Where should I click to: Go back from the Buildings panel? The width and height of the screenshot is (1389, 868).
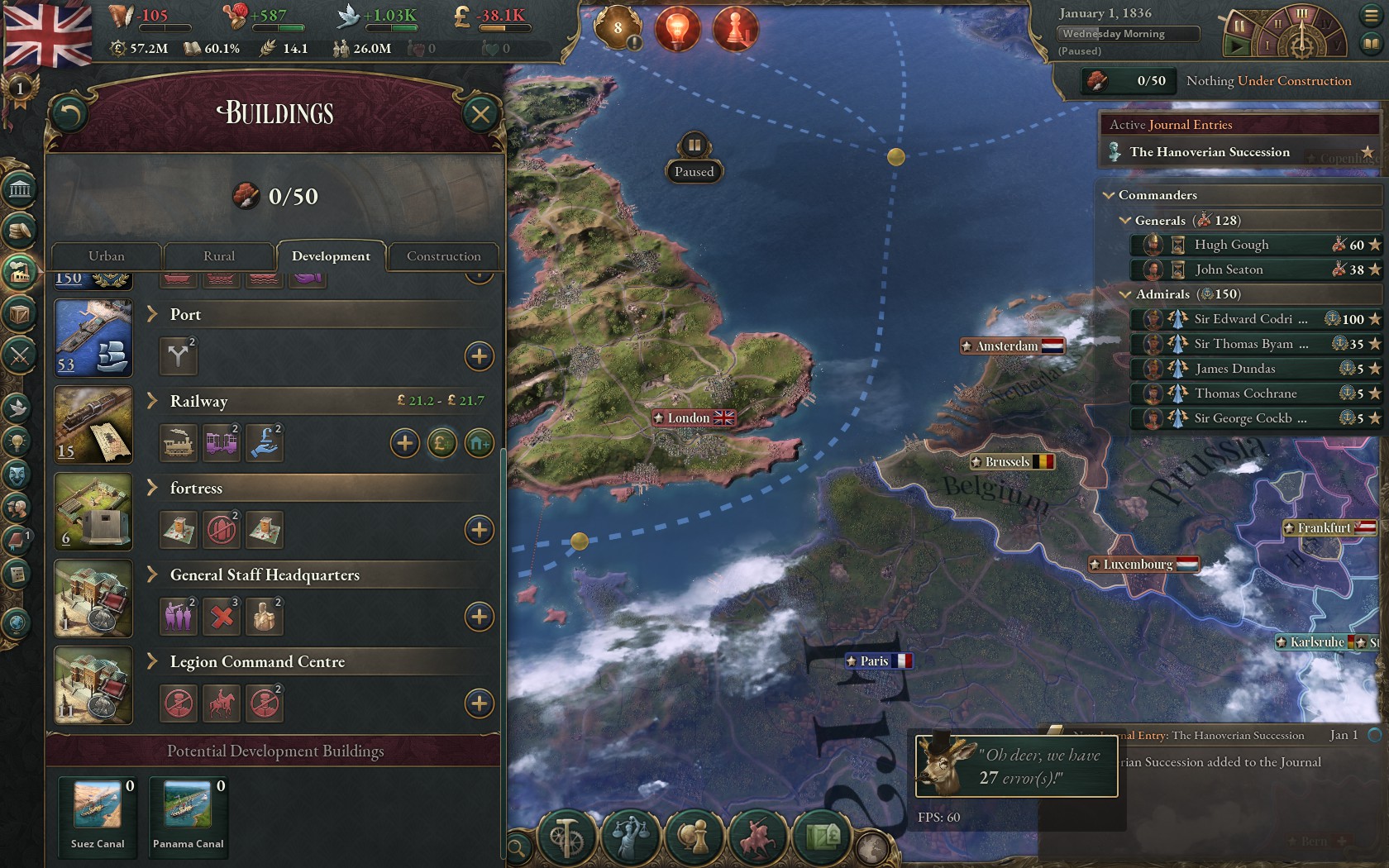pyautogui.click(x=69, y=114)
